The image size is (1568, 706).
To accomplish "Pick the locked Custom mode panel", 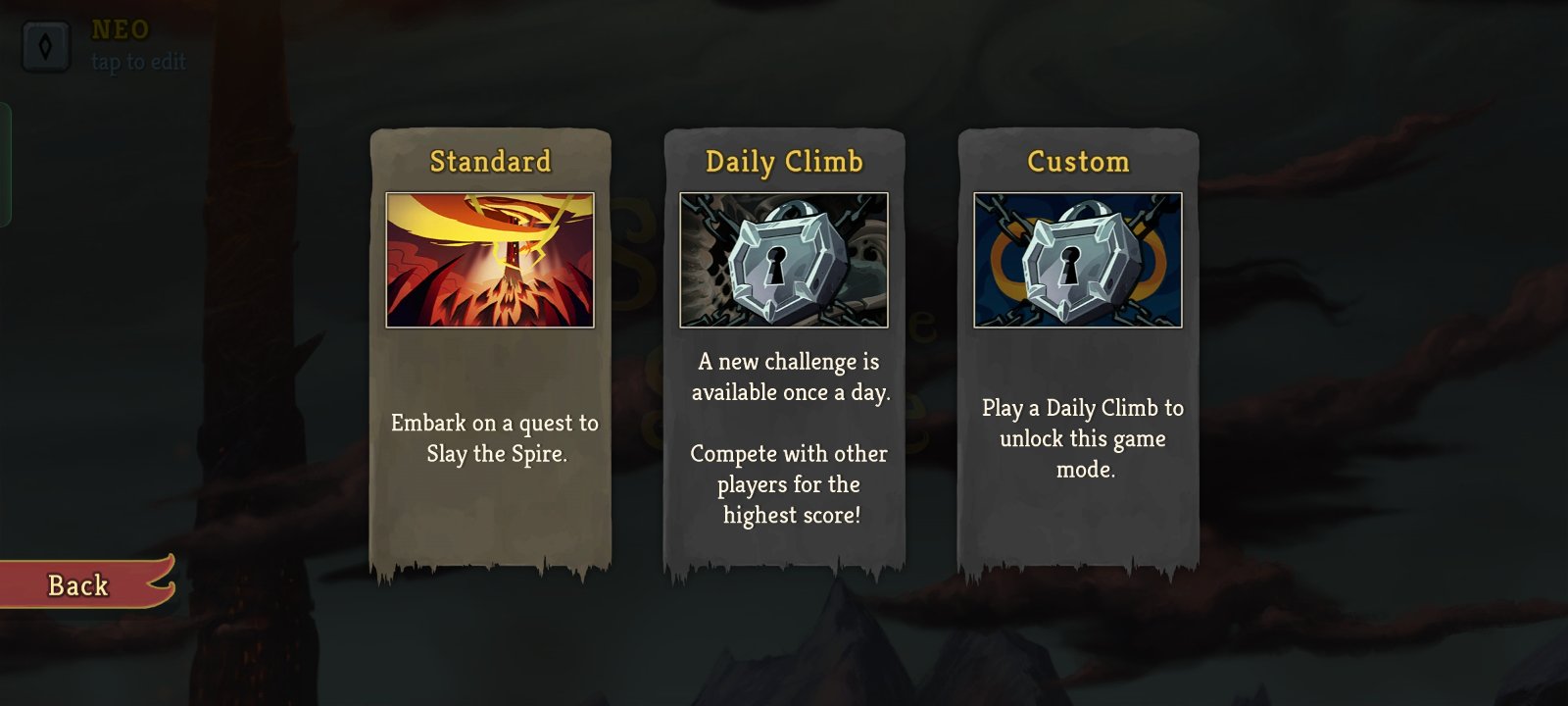I will click(x=1078, y=353).
